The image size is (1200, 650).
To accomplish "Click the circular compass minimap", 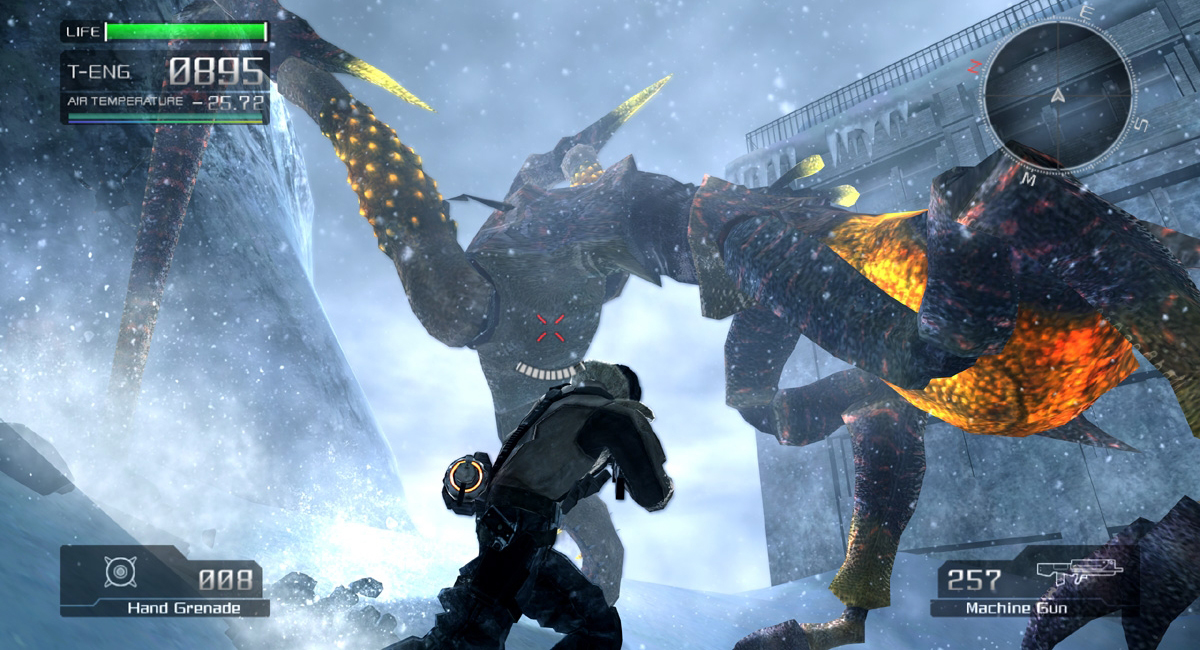I will click(x=1058, y=97).
